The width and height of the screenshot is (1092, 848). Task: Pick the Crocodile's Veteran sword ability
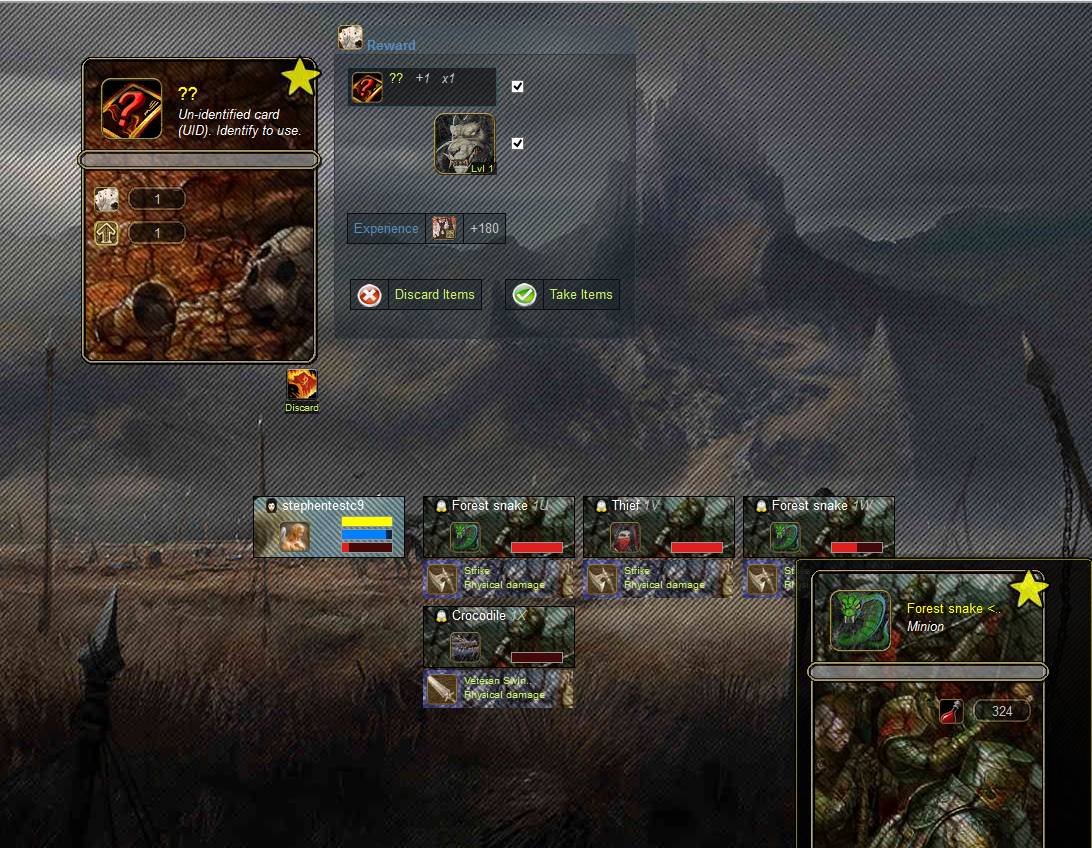click(x=499, y=689)
